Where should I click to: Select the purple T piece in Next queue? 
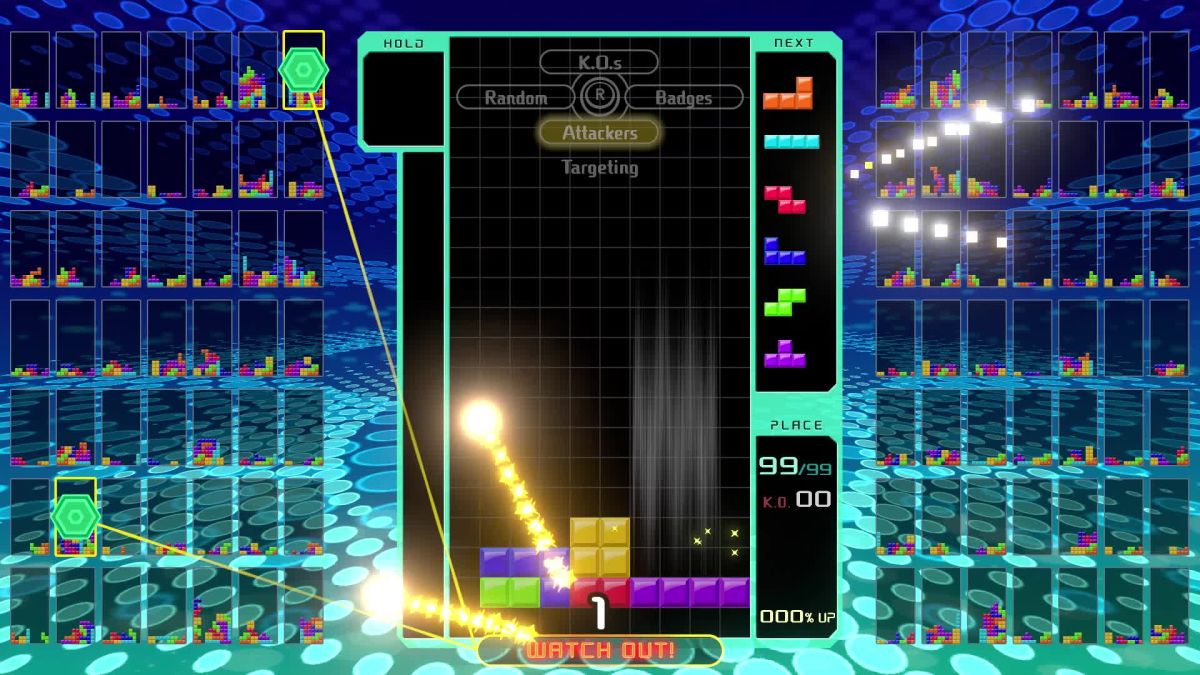pyautogui.click(x=786, y=354)
